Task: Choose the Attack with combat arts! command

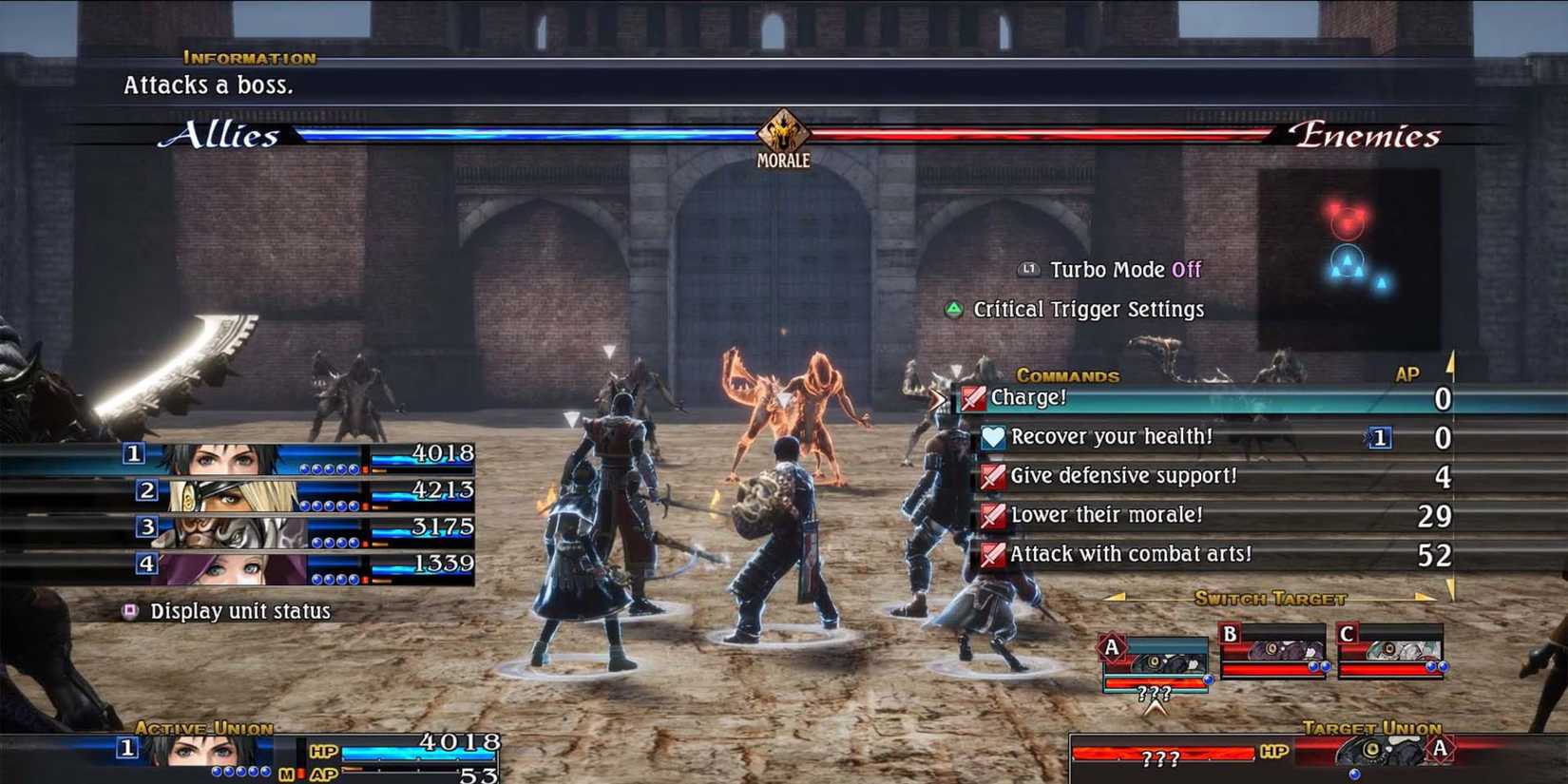Action: 1131,553
